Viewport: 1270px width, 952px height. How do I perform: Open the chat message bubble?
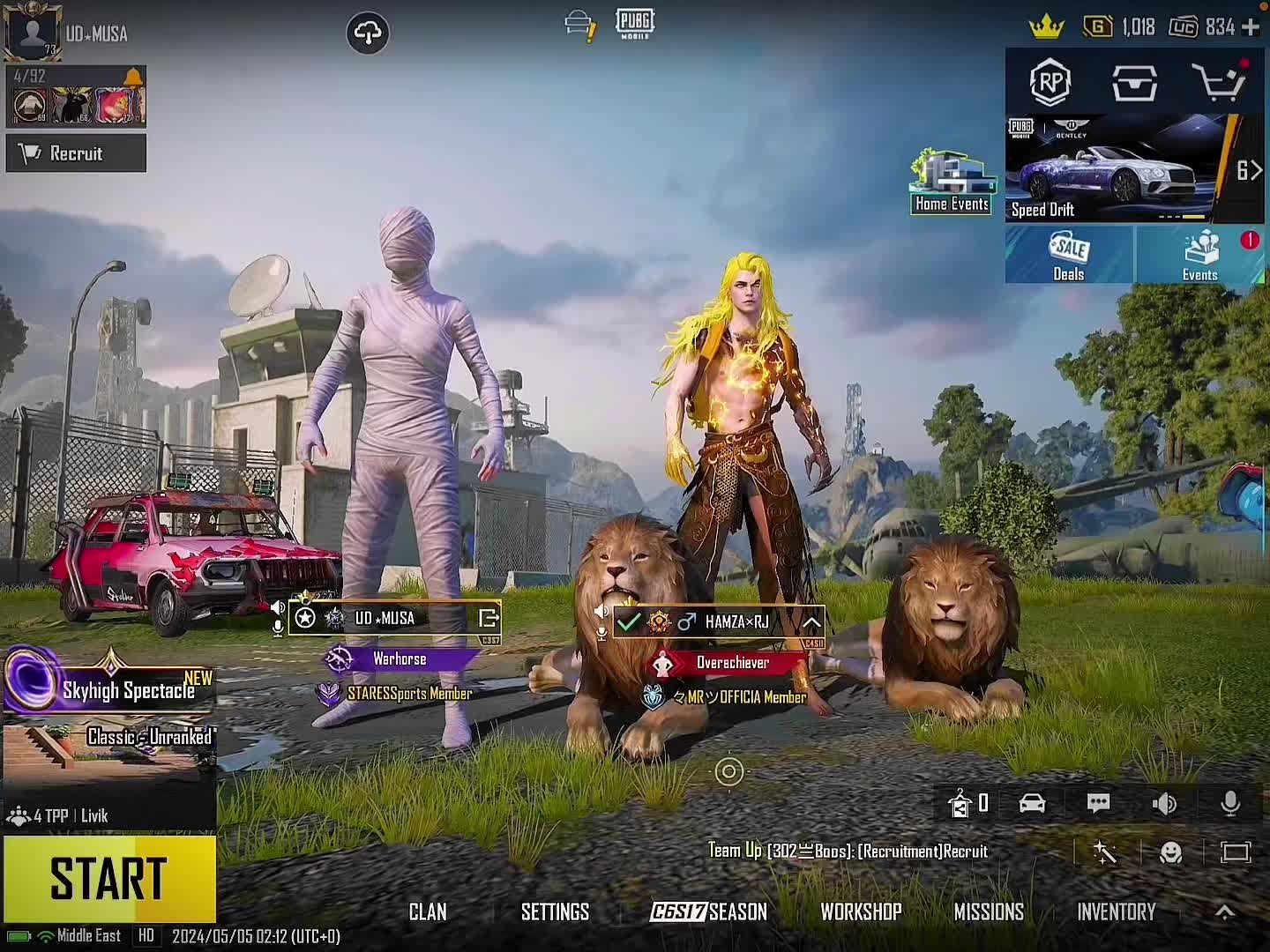[1098, 803]
